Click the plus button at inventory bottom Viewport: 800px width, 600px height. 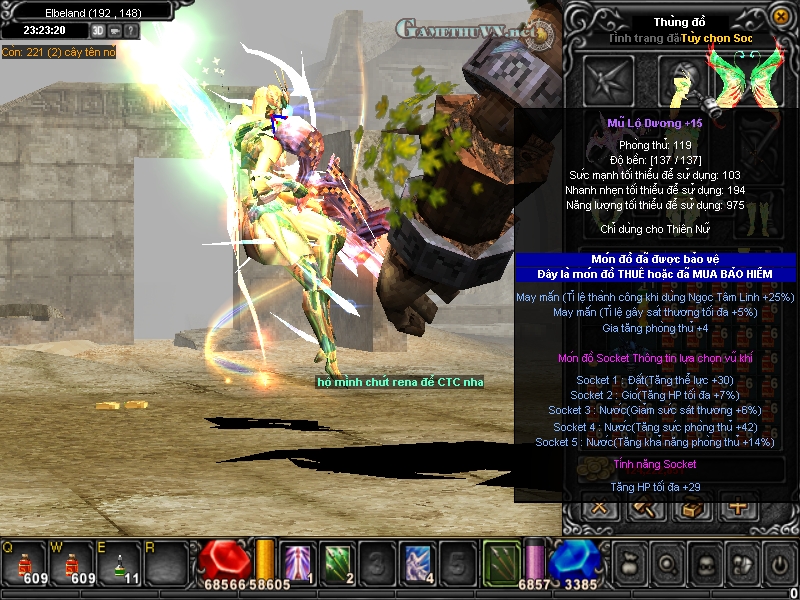coord(739,508)
